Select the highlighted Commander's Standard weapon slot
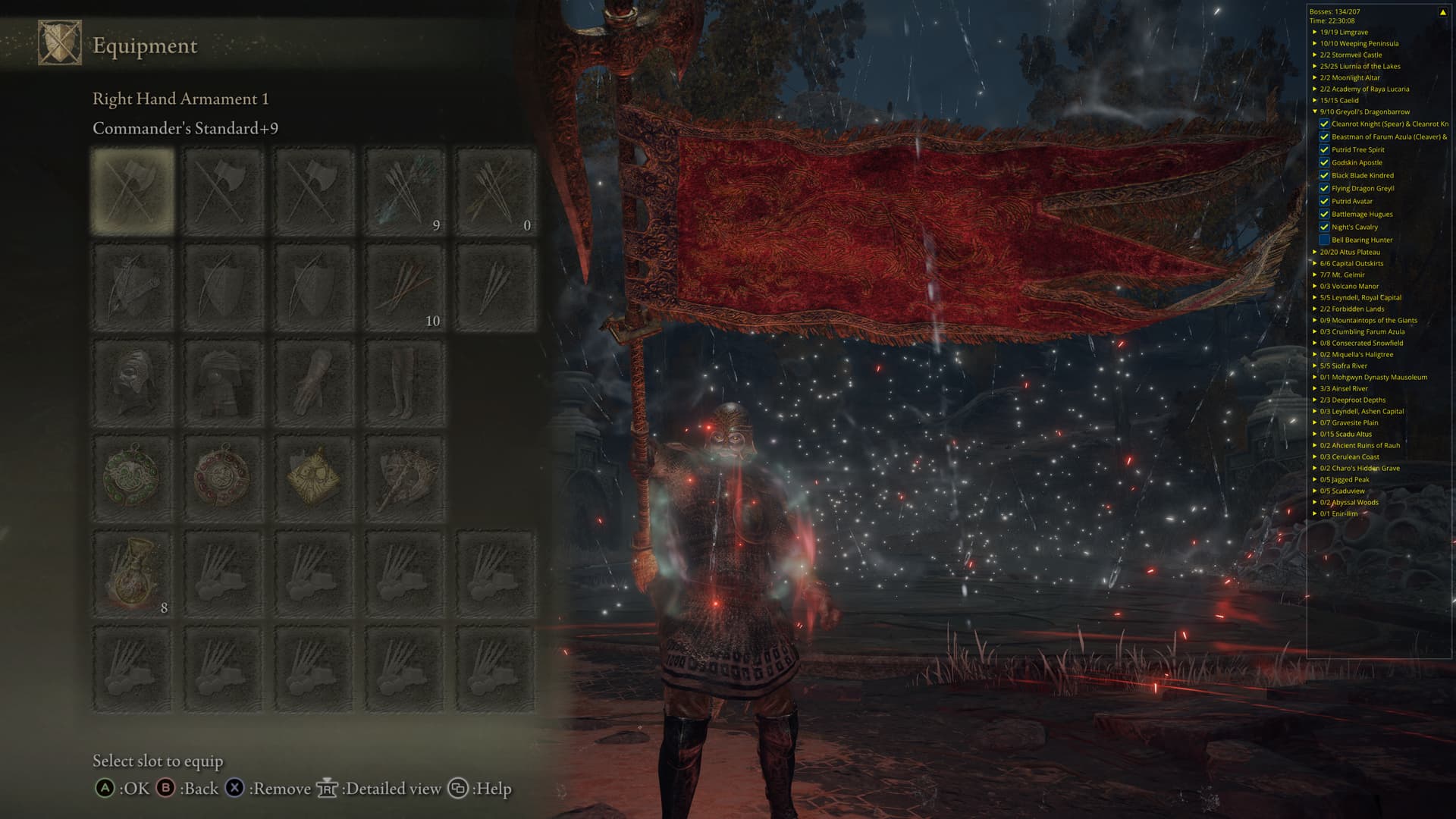Viewport: 1456px width, 819px height. (x=133, y=190)
